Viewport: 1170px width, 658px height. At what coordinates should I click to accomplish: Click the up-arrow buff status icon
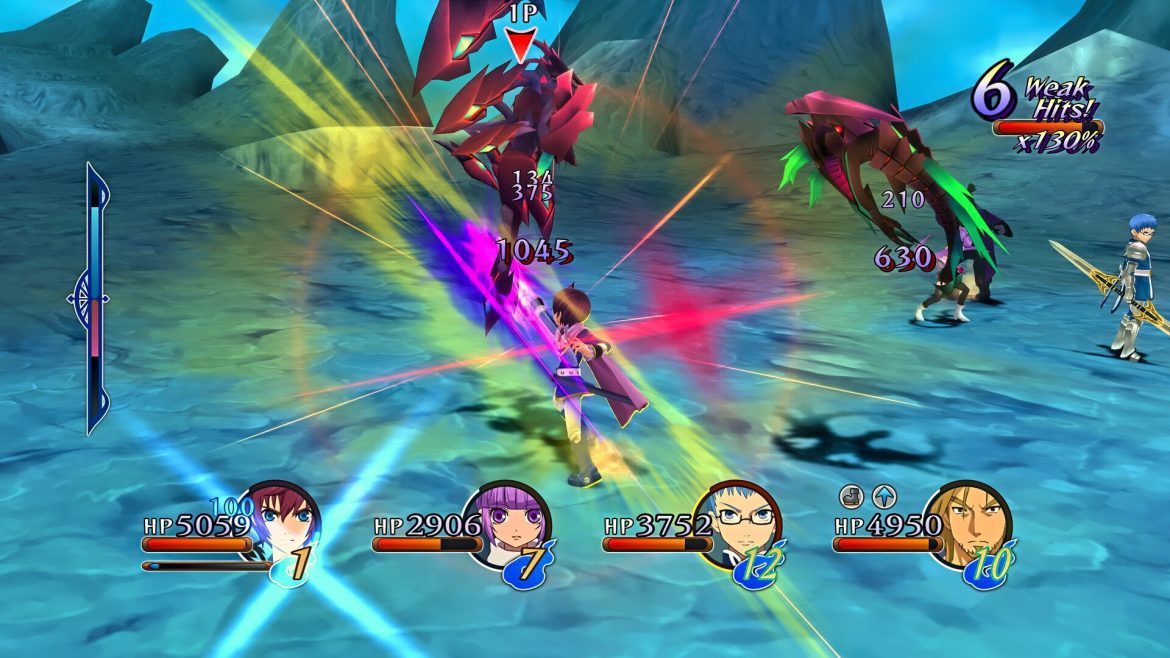[x=884, y=495]
